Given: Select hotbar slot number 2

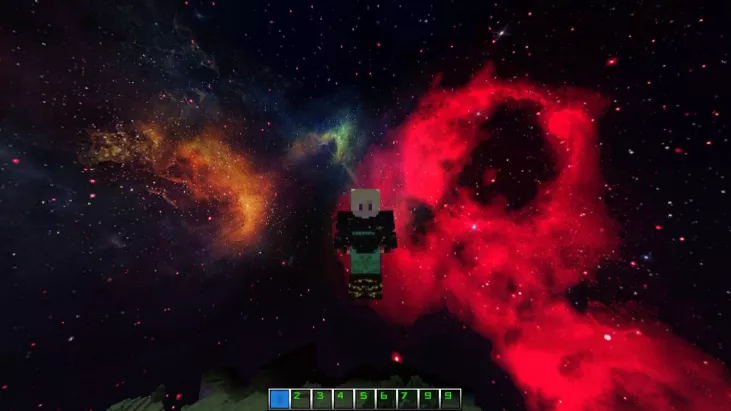Looking at the screenshot, I should click(x=300, y=399).
